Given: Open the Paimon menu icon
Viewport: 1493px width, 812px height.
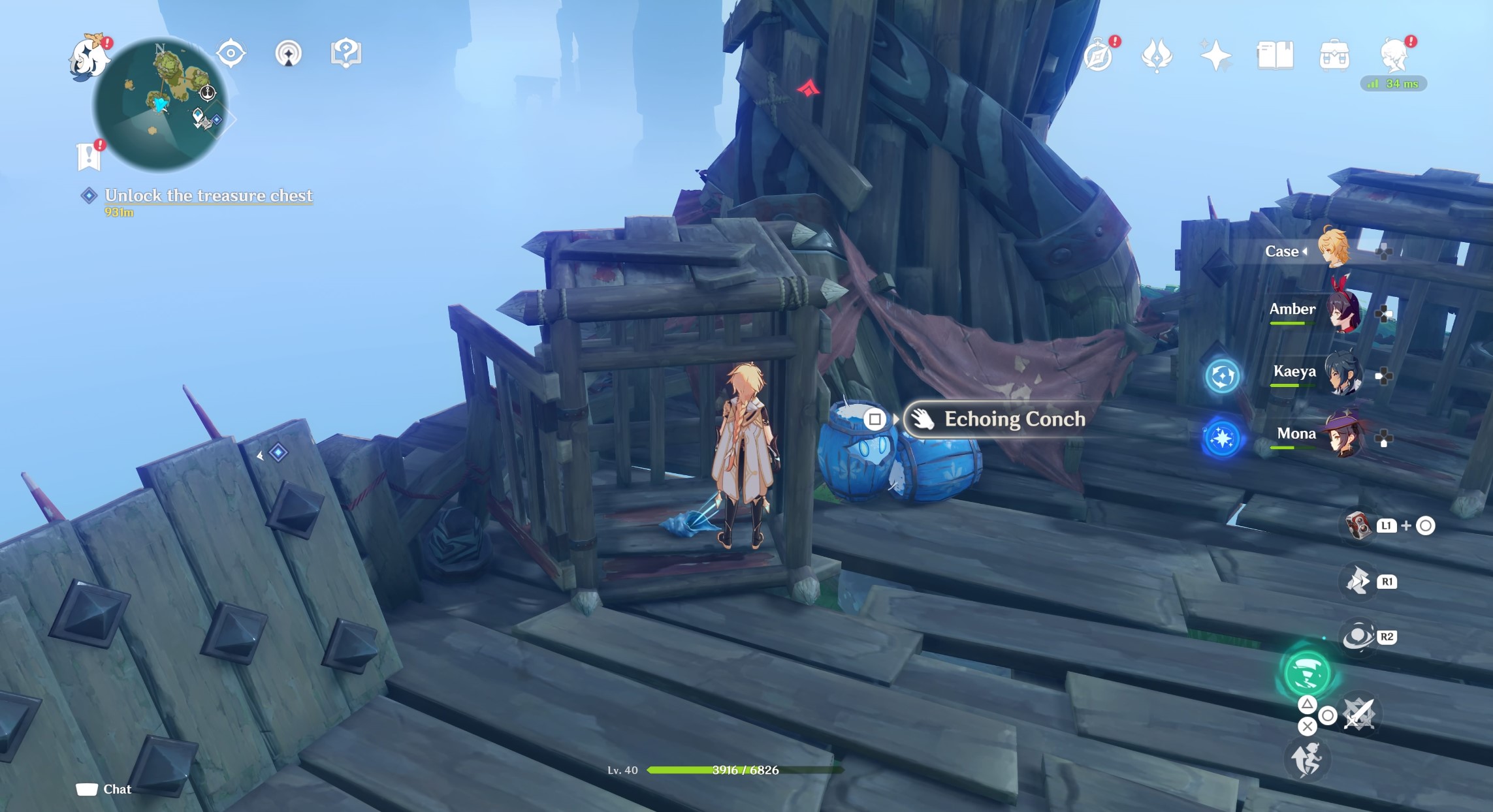Looking at the screenshot, I should tap(88, 59).
